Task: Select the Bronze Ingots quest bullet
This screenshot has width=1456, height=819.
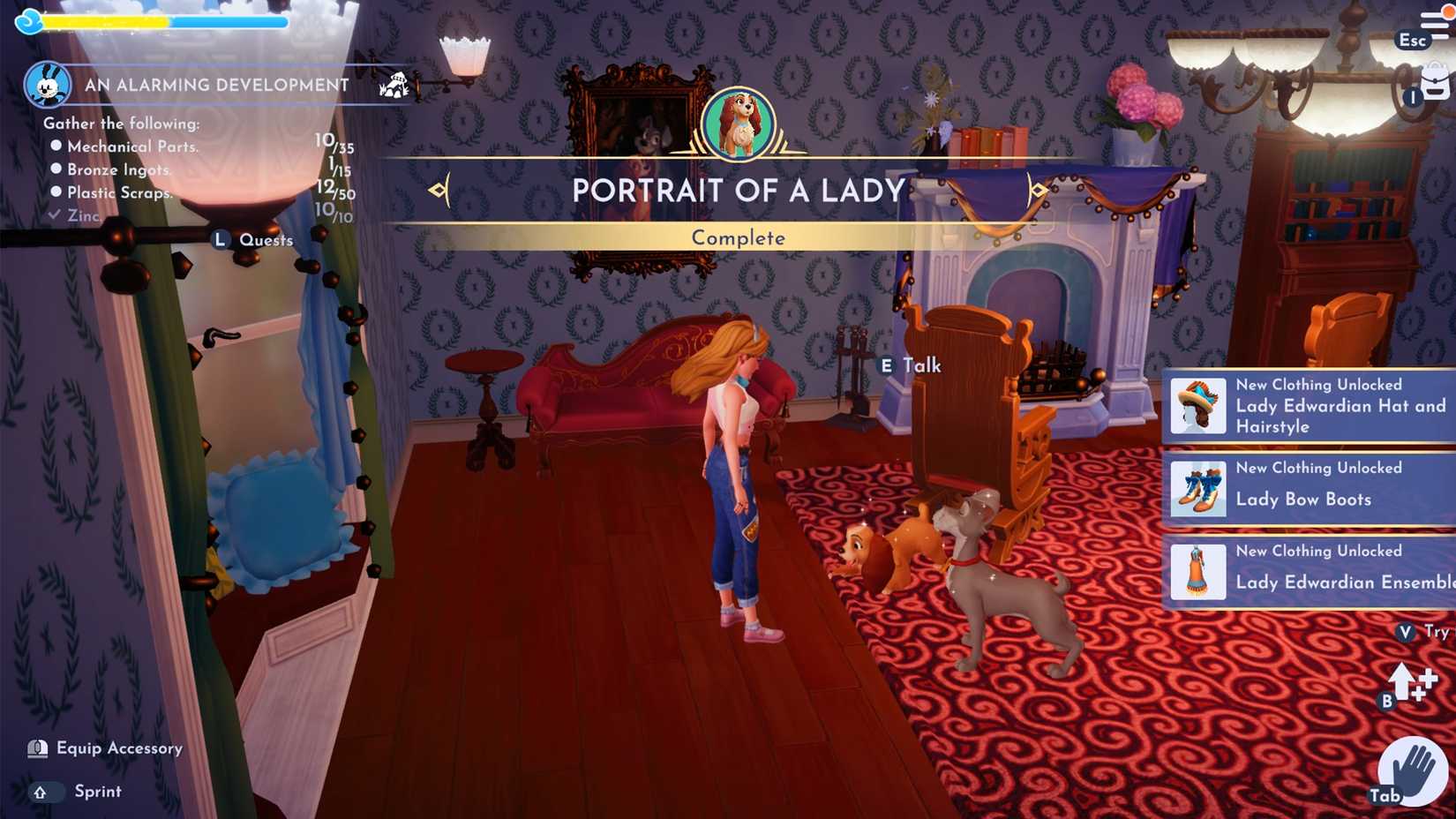Action: [56, 169]
